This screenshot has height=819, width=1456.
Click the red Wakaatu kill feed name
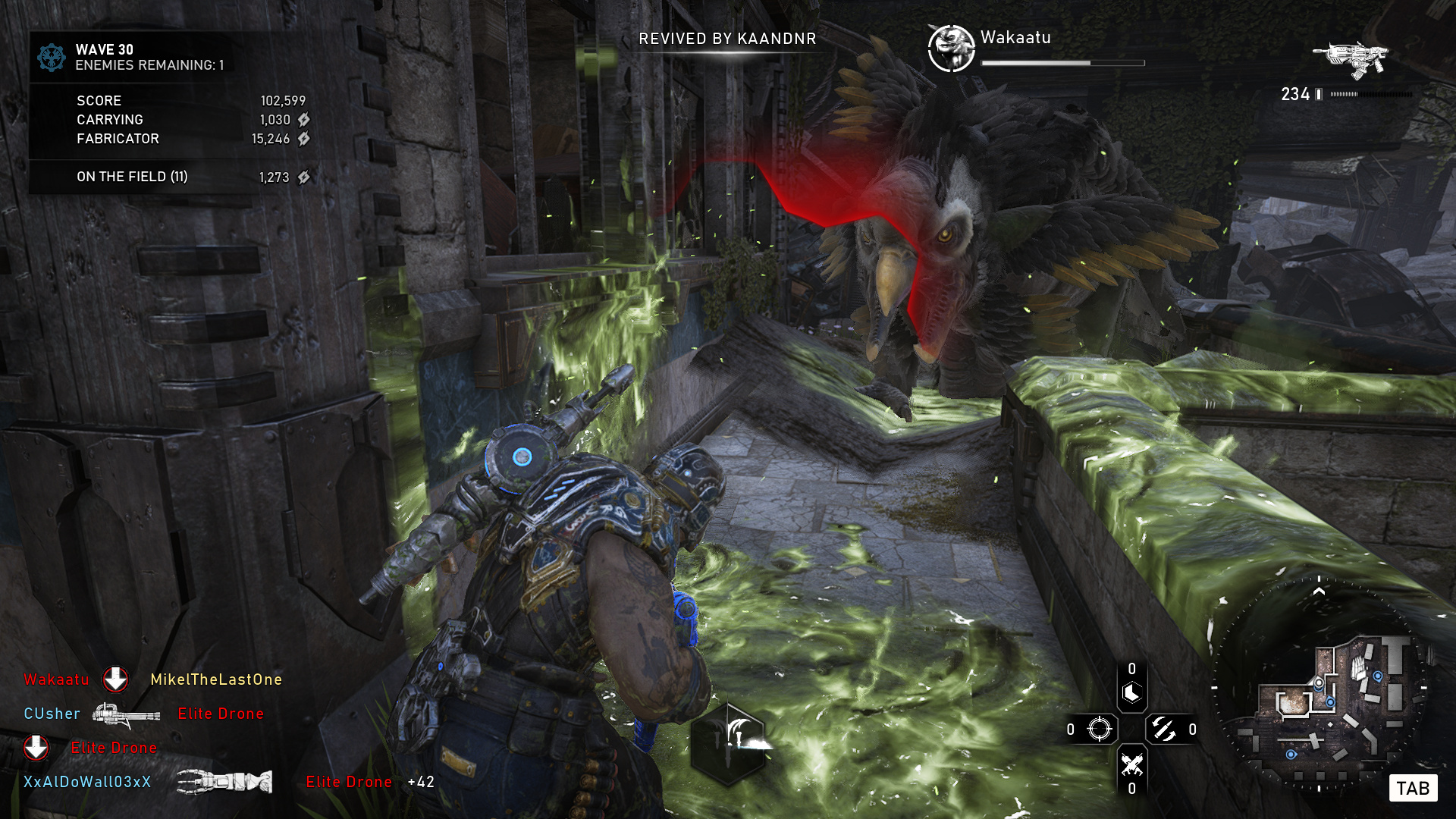[x=56, y=679]
